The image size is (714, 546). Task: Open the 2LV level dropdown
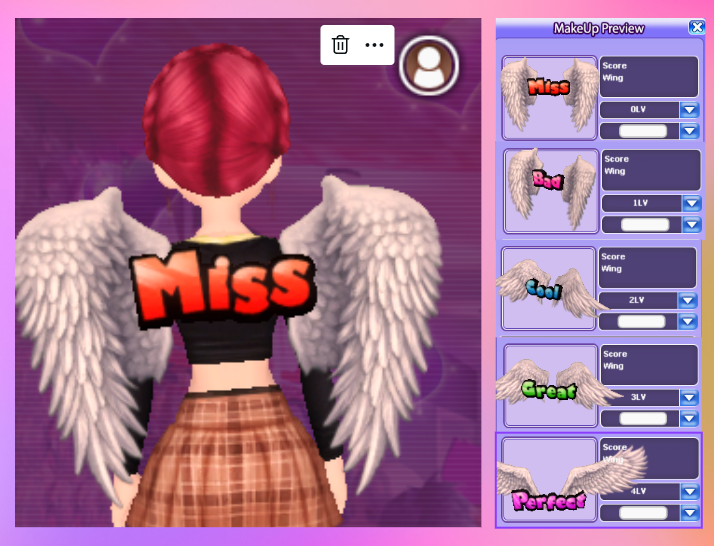[x=687, y=300]
